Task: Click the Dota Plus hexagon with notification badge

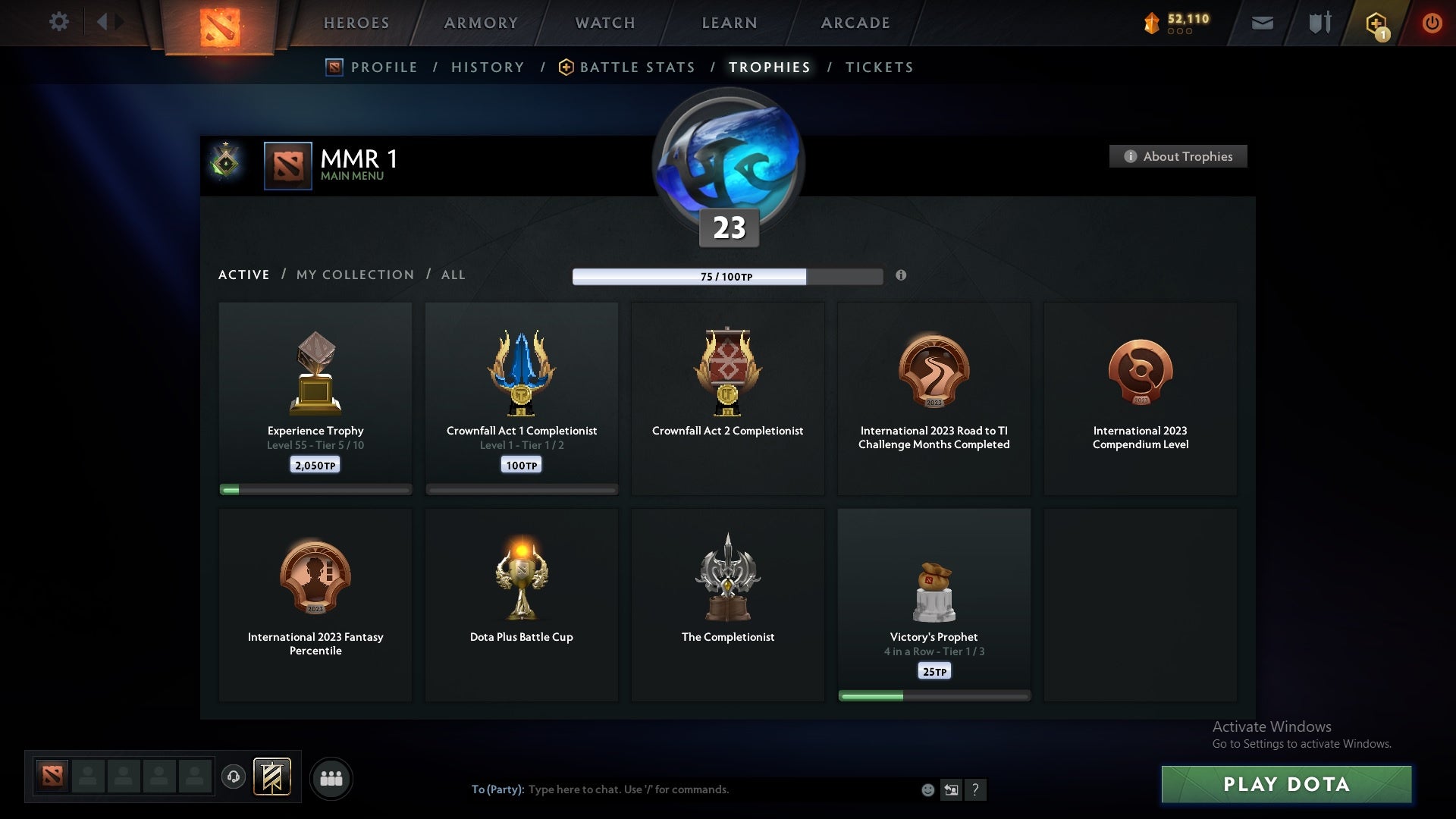Action: click(x=1375, y=23)
